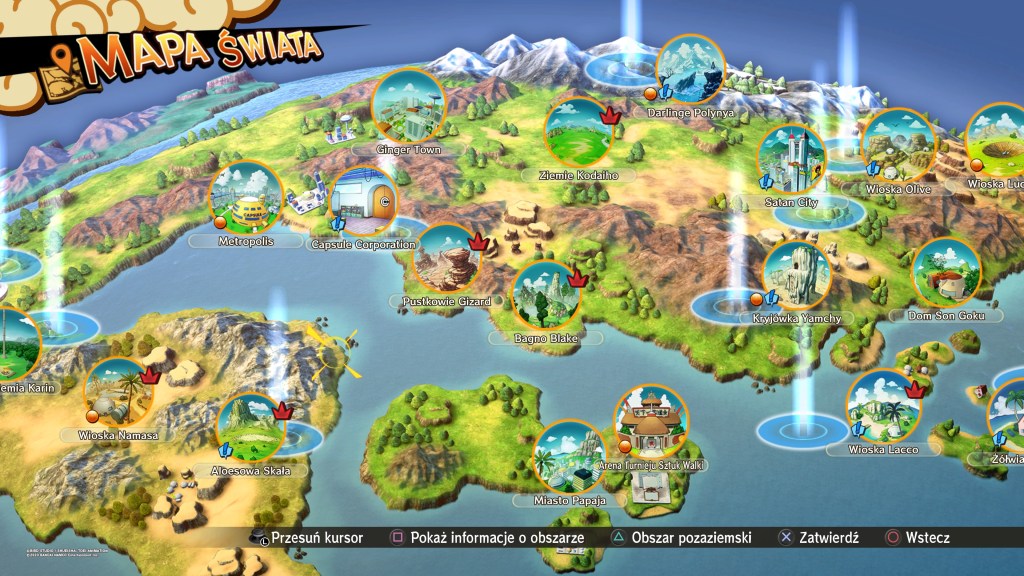Select the Bagno Blake location
Viewport: 1024px width, 576px height.
coord(546,296)
